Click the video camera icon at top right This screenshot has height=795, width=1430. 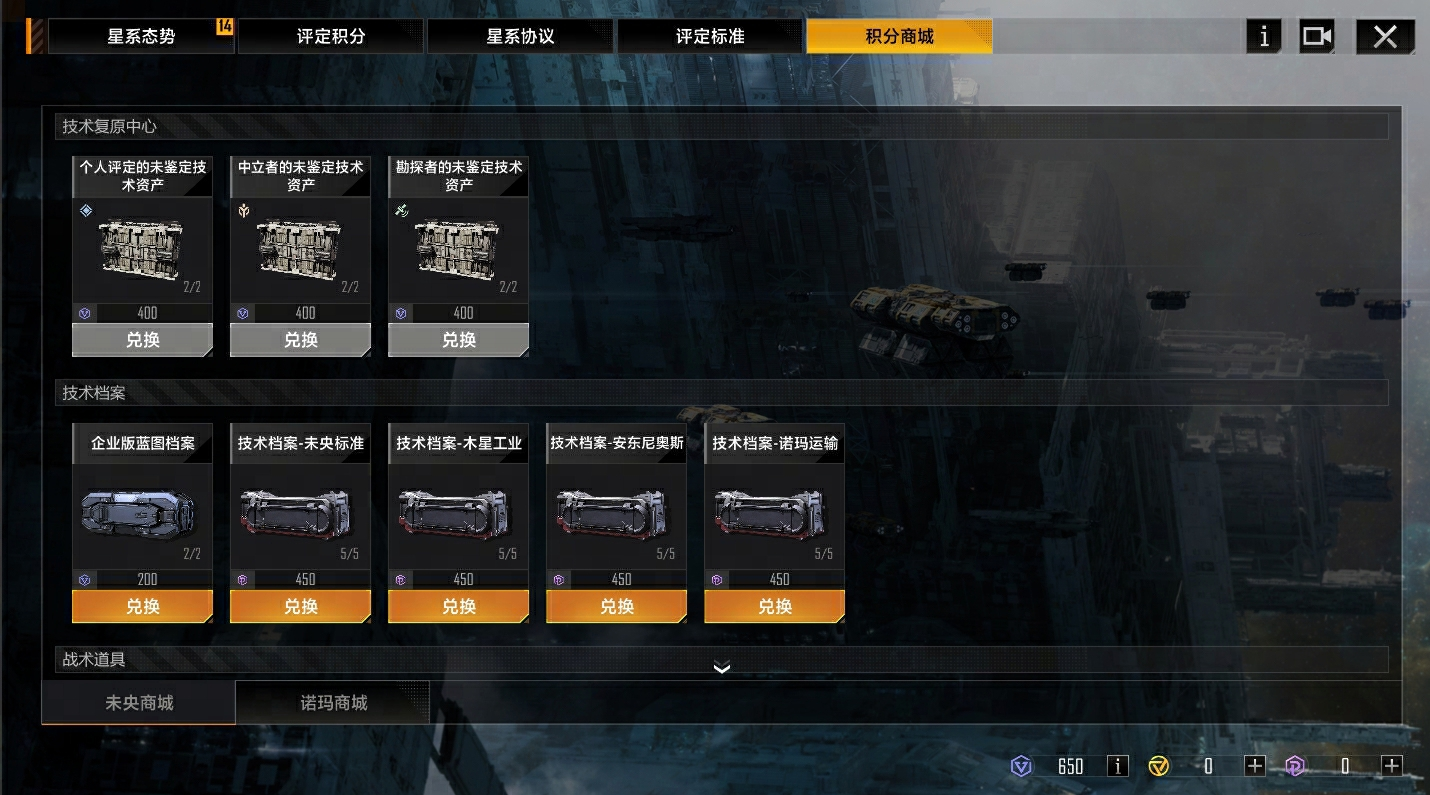tap(1316, 36)
